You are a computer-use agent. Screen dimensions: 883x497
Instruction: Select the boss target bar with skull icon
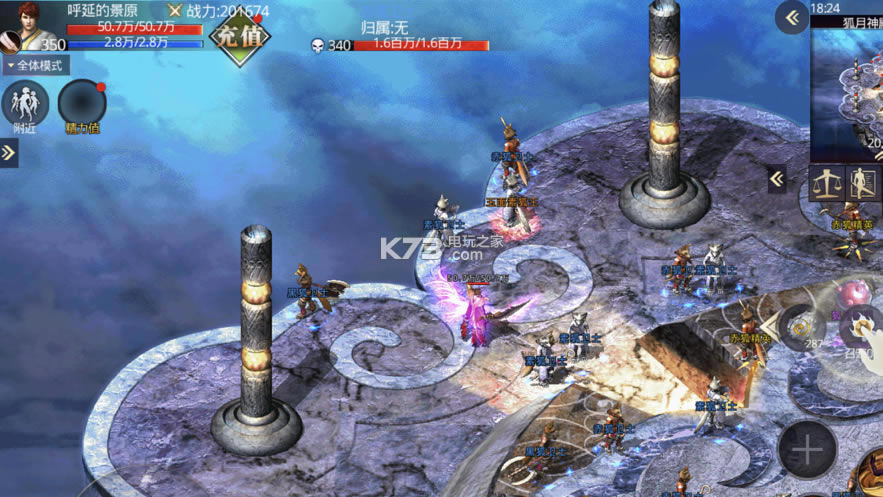(400, 44)
